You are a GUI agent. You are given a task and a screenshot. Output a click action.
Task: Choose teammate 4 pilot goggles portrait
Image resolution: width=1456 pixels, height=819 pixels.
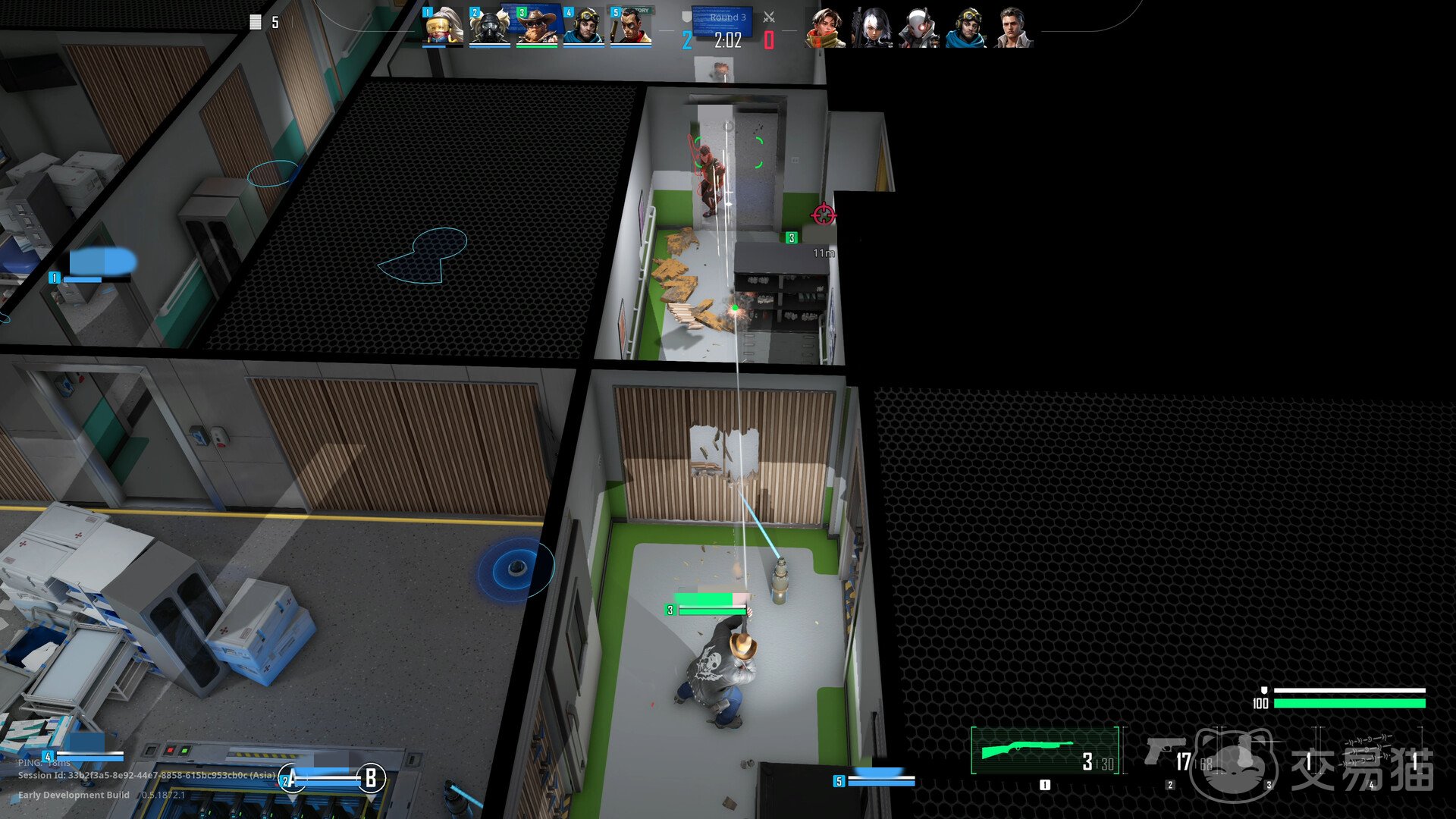coord(584,27)
